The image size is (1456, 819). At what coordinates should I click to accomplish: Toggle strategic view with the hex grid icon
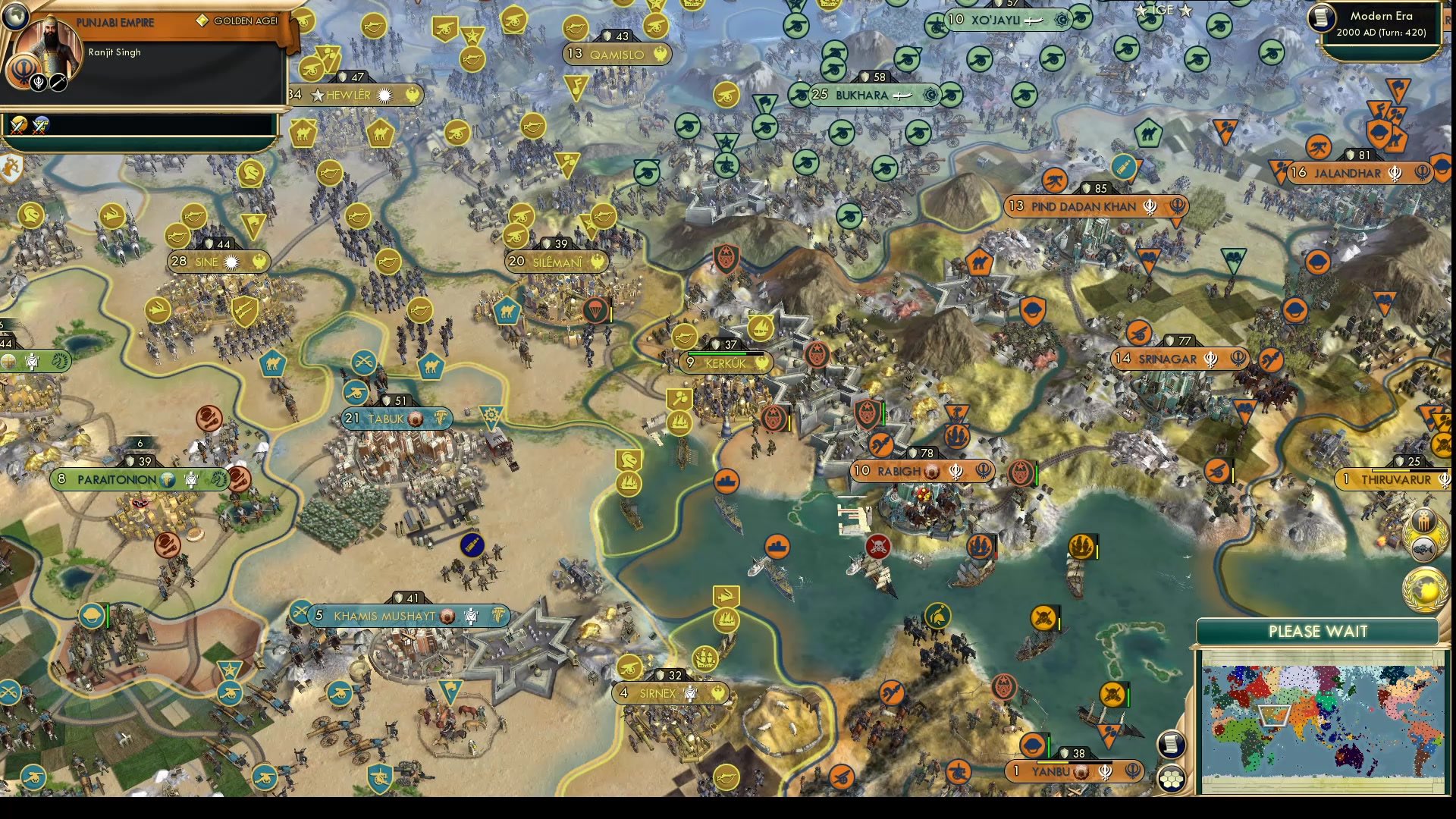click(x=1172, y=777)
